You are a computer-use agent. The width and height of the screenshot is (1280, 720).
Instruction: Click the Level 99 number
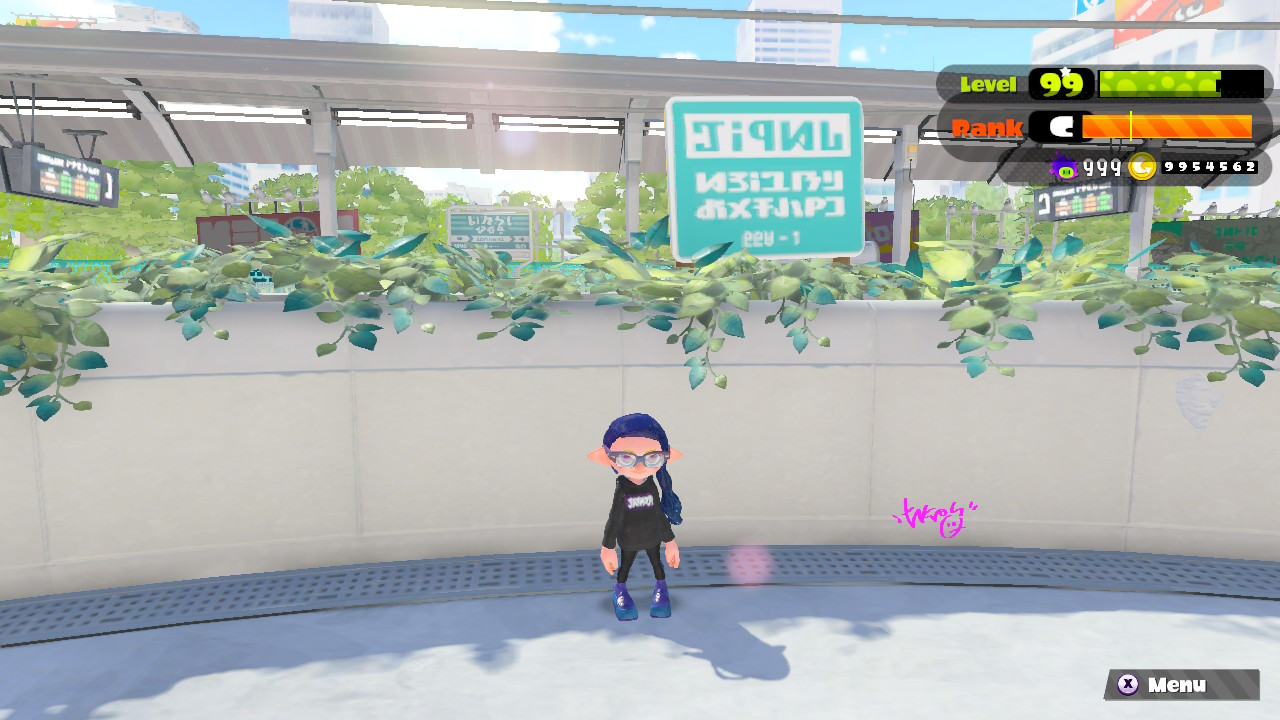pyautogui.click(x=1060, y=85)
